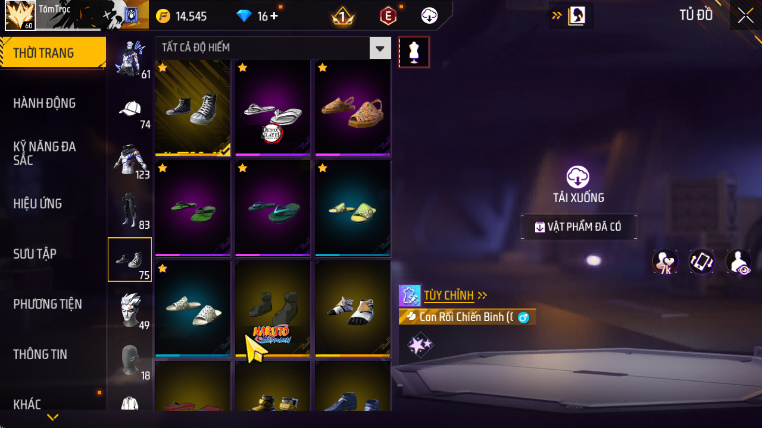The width and height of the screenshot is (762, 428).
Task: Open the TẤT CẢ ĐỘ HIẾM rarity dropdown
Action: [272, 47]
